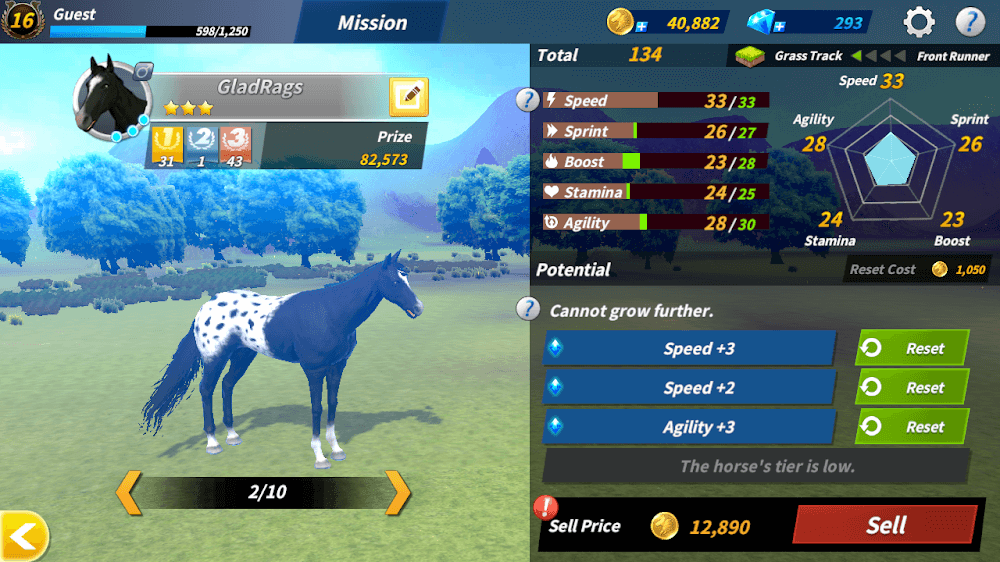Viewport: 1000px width, 562px height.
Task: Edit the horse name GladRags
Action: 408,97
